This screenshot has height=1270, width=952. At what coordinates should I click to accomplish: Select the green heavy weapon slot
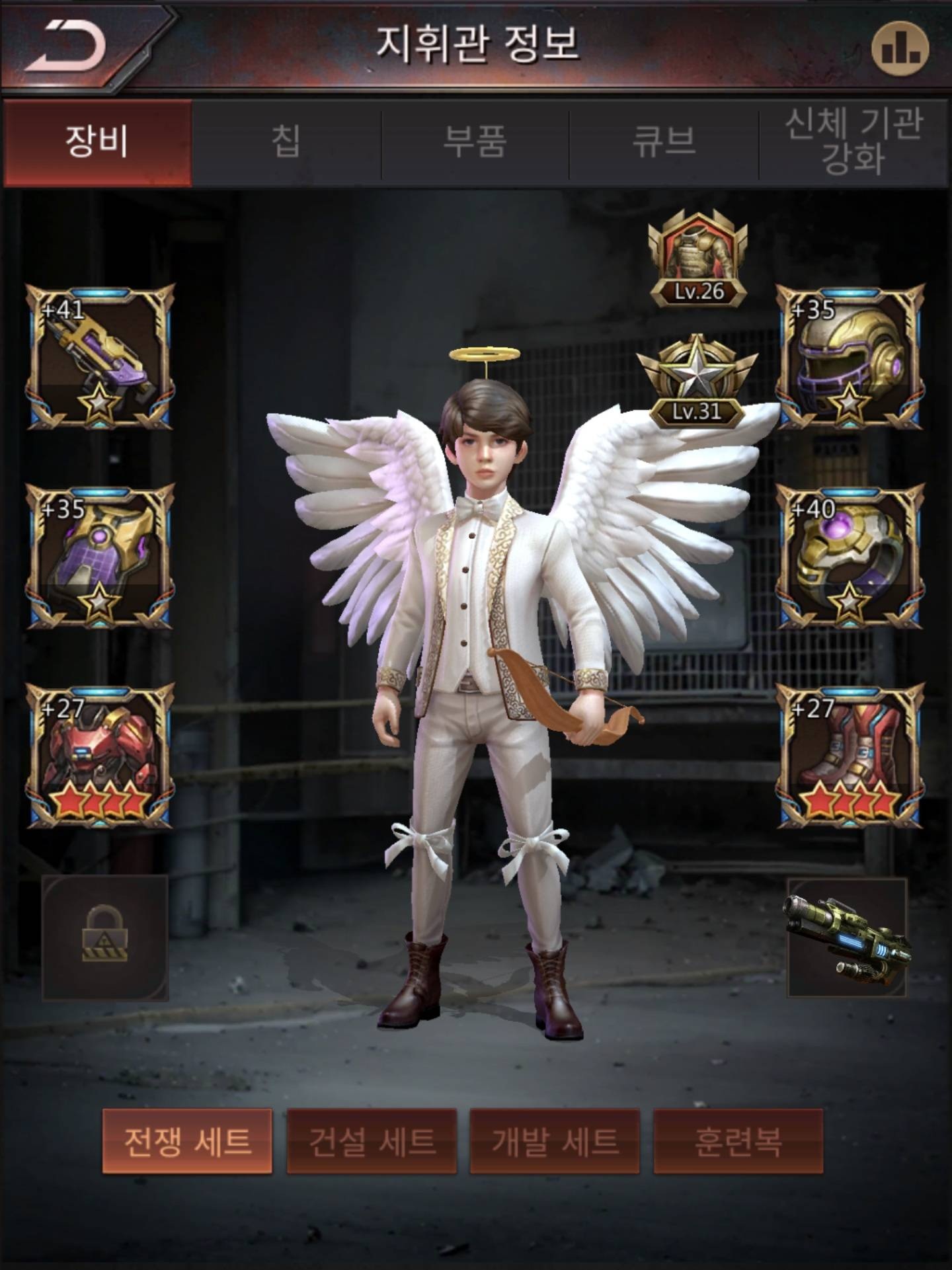click(848, 937)
